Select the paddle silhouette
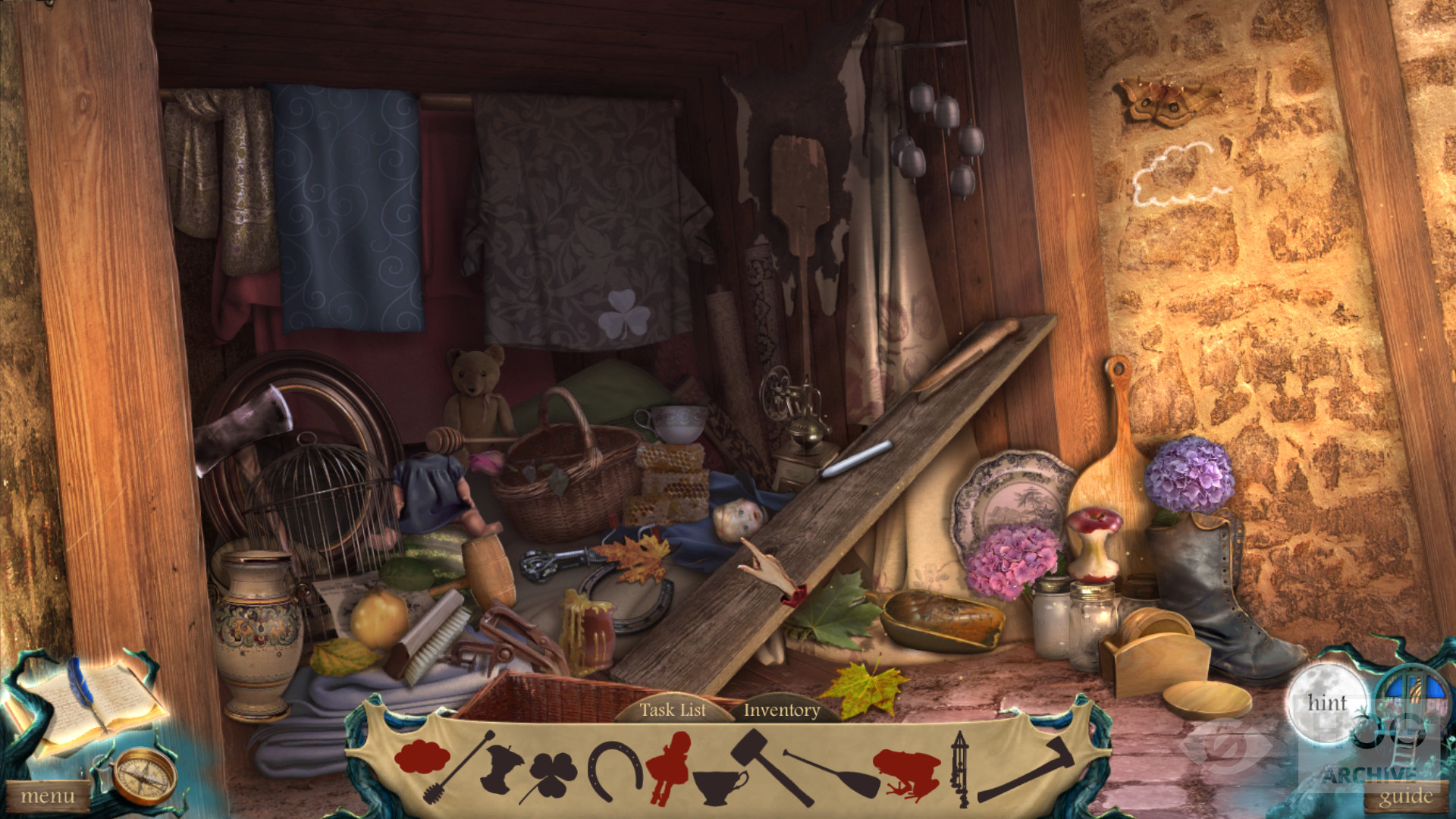Image resolution: width=1456 pixels, height=819 pixels. pos(830,773)
